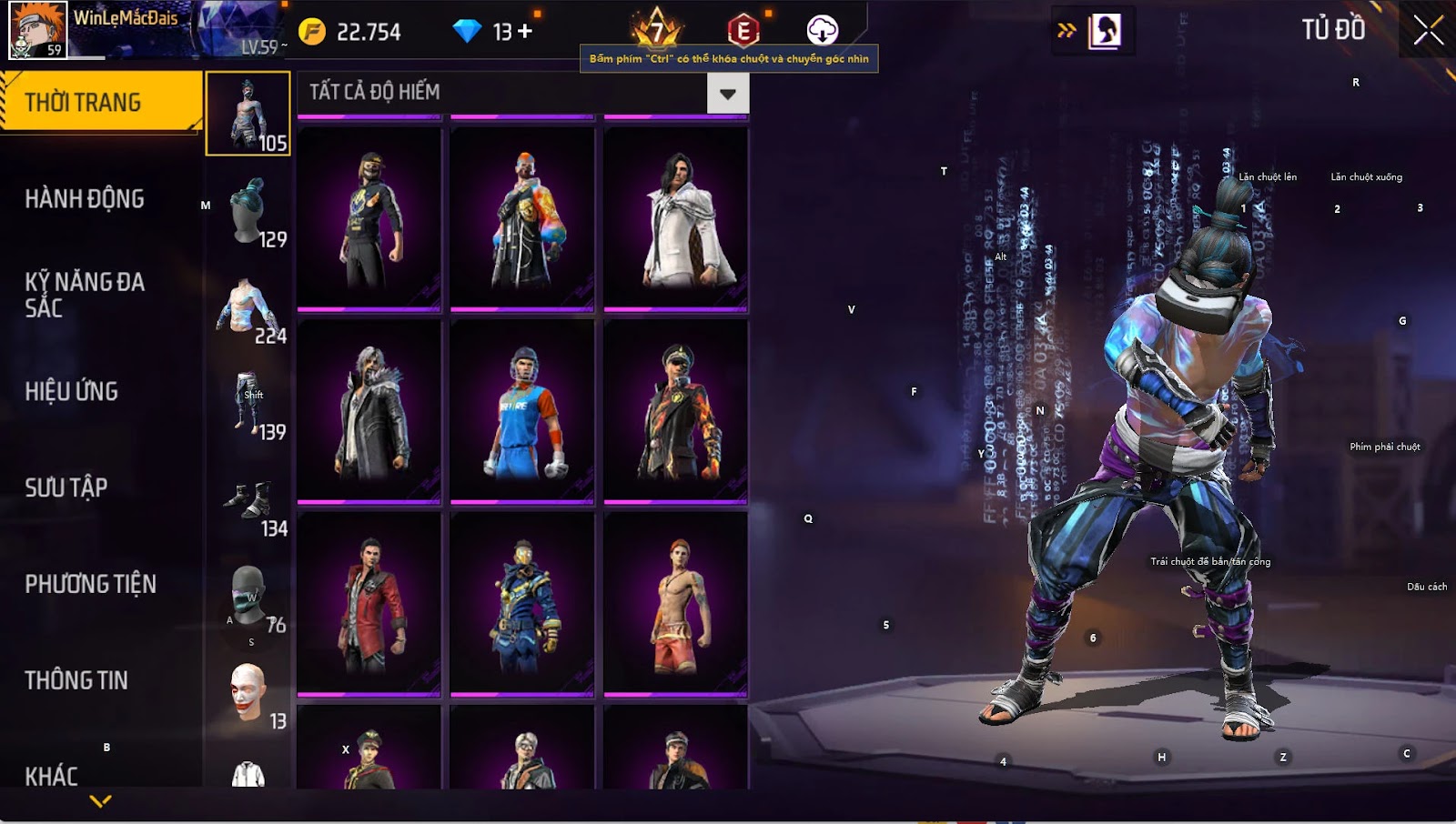Add diamonds with the plus button
Image resolution: width=1456 pixels, height=824 pixels.
point(525,32)
